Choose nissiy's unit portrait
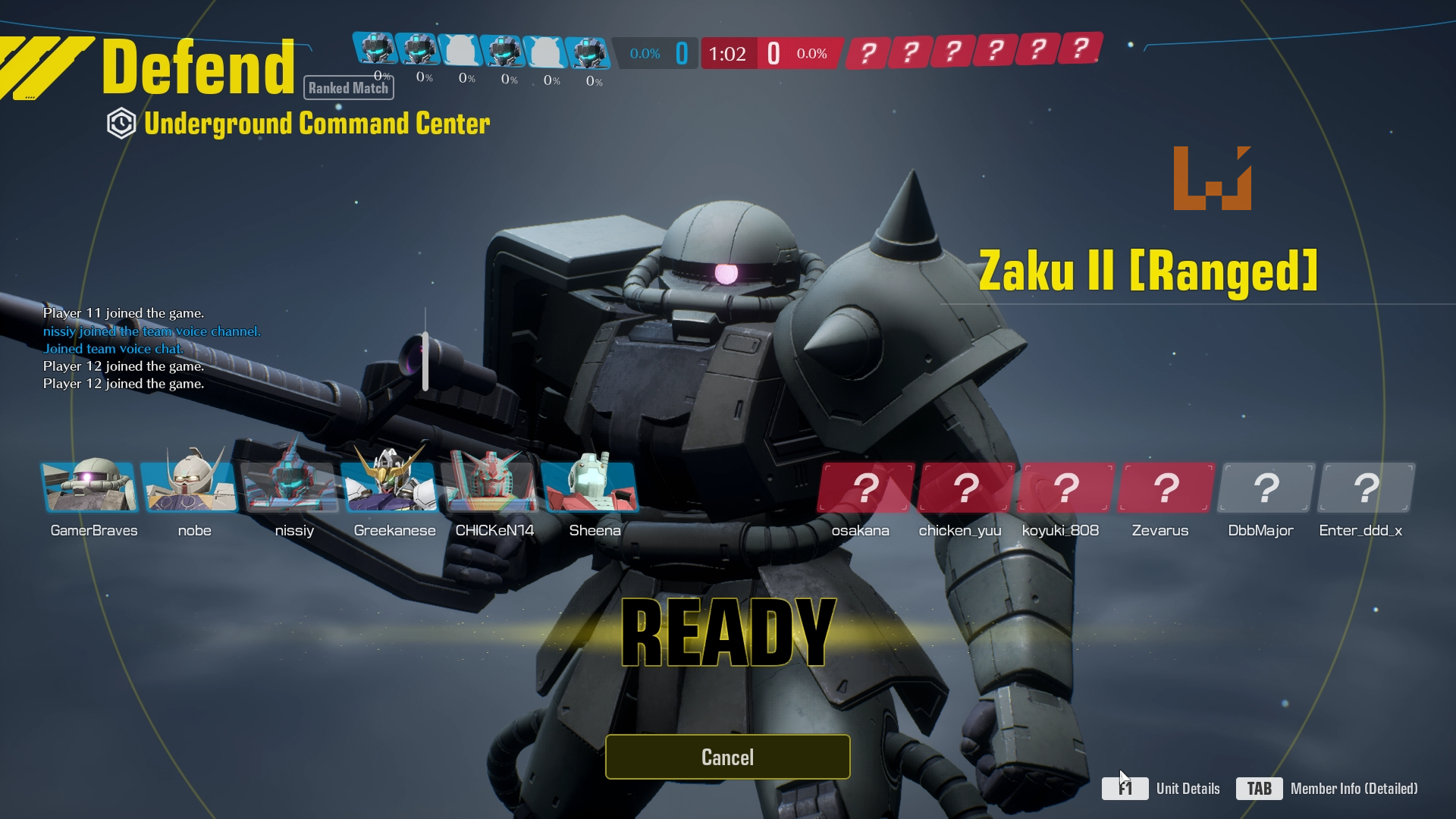 tap(290, 487)
